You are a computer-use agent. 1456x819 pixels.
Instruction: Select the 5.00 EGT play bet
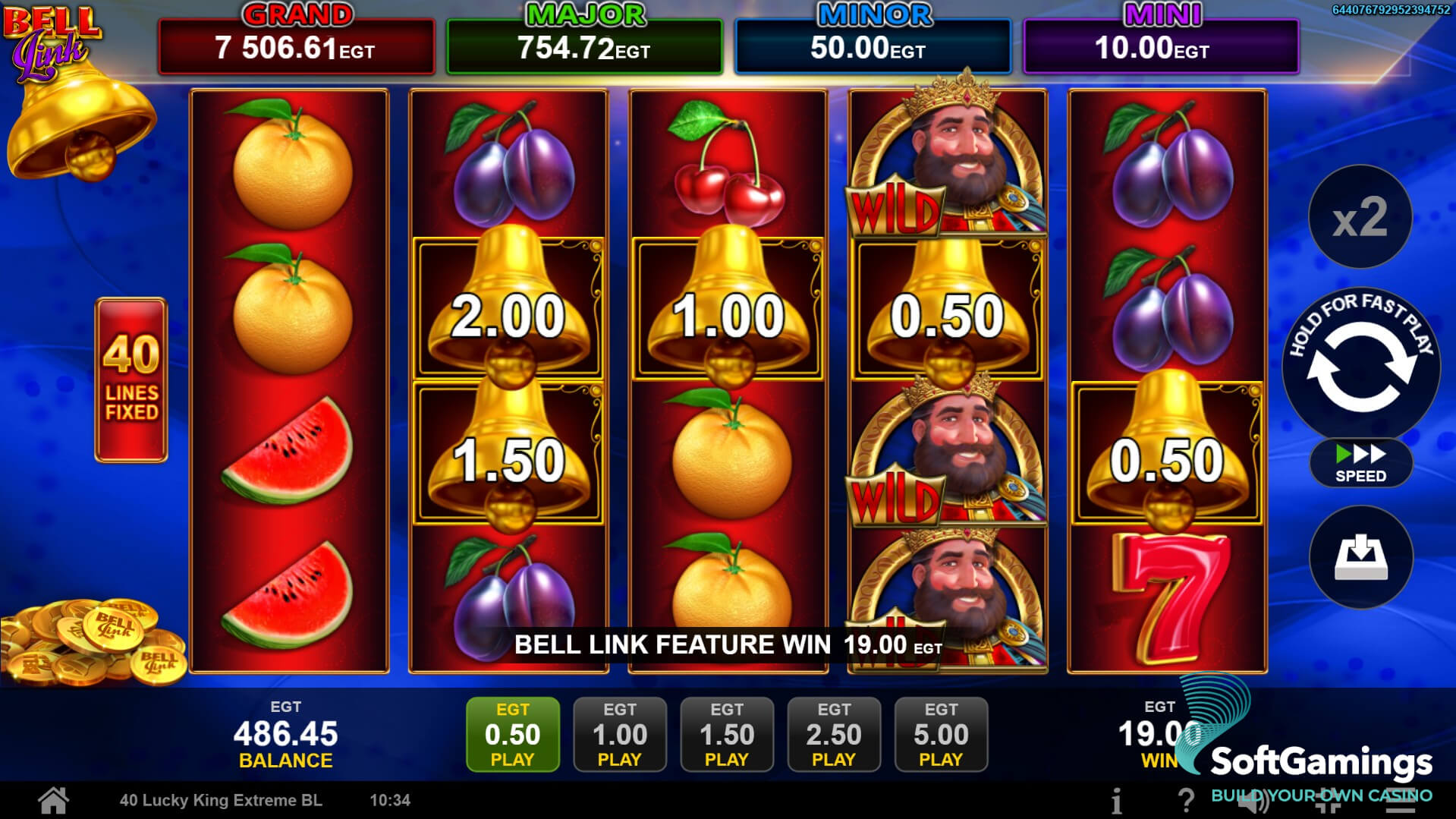pos(941,734)
